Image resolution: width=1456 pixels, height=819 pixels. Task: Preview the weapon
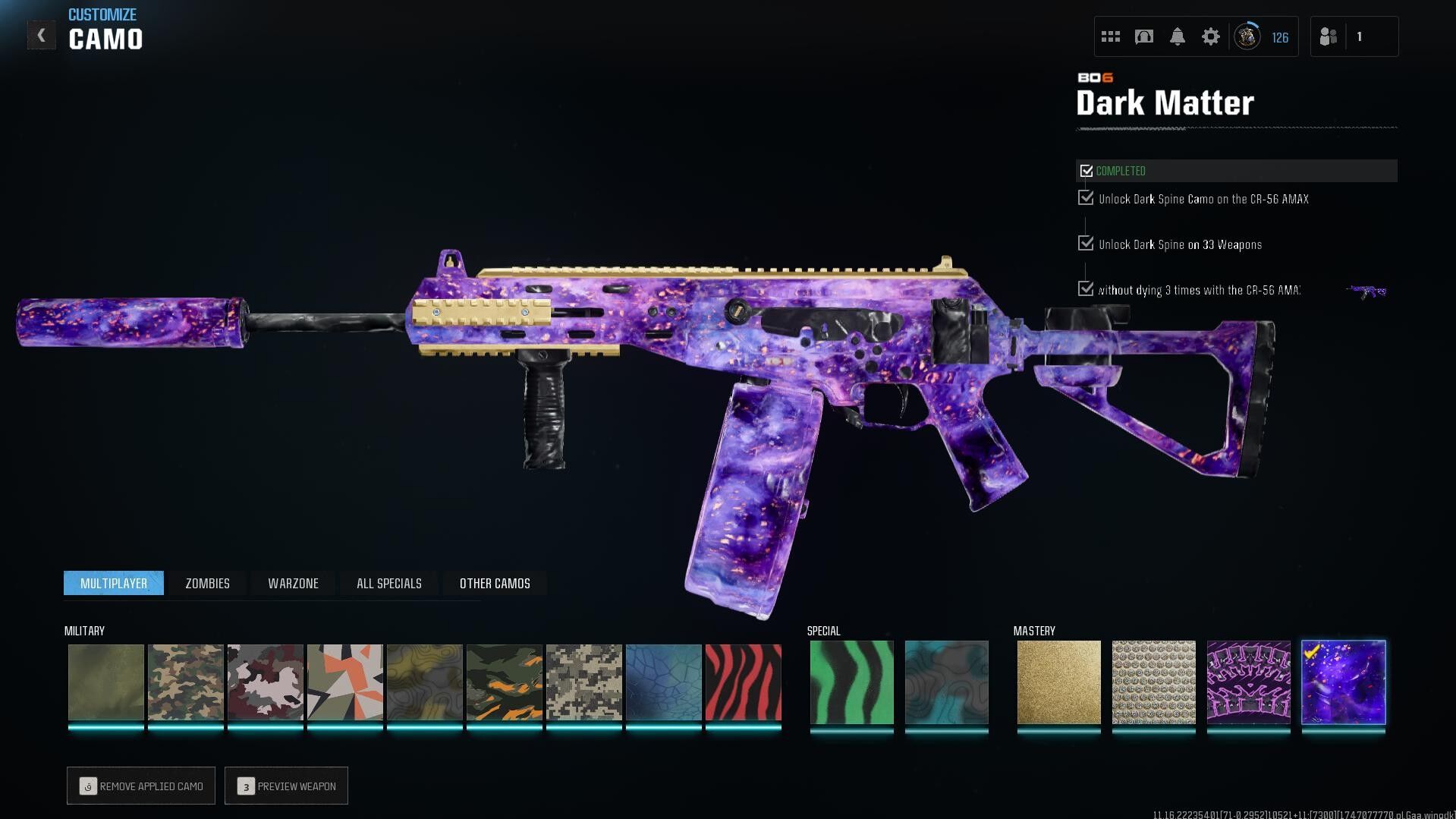pos(286,786)
